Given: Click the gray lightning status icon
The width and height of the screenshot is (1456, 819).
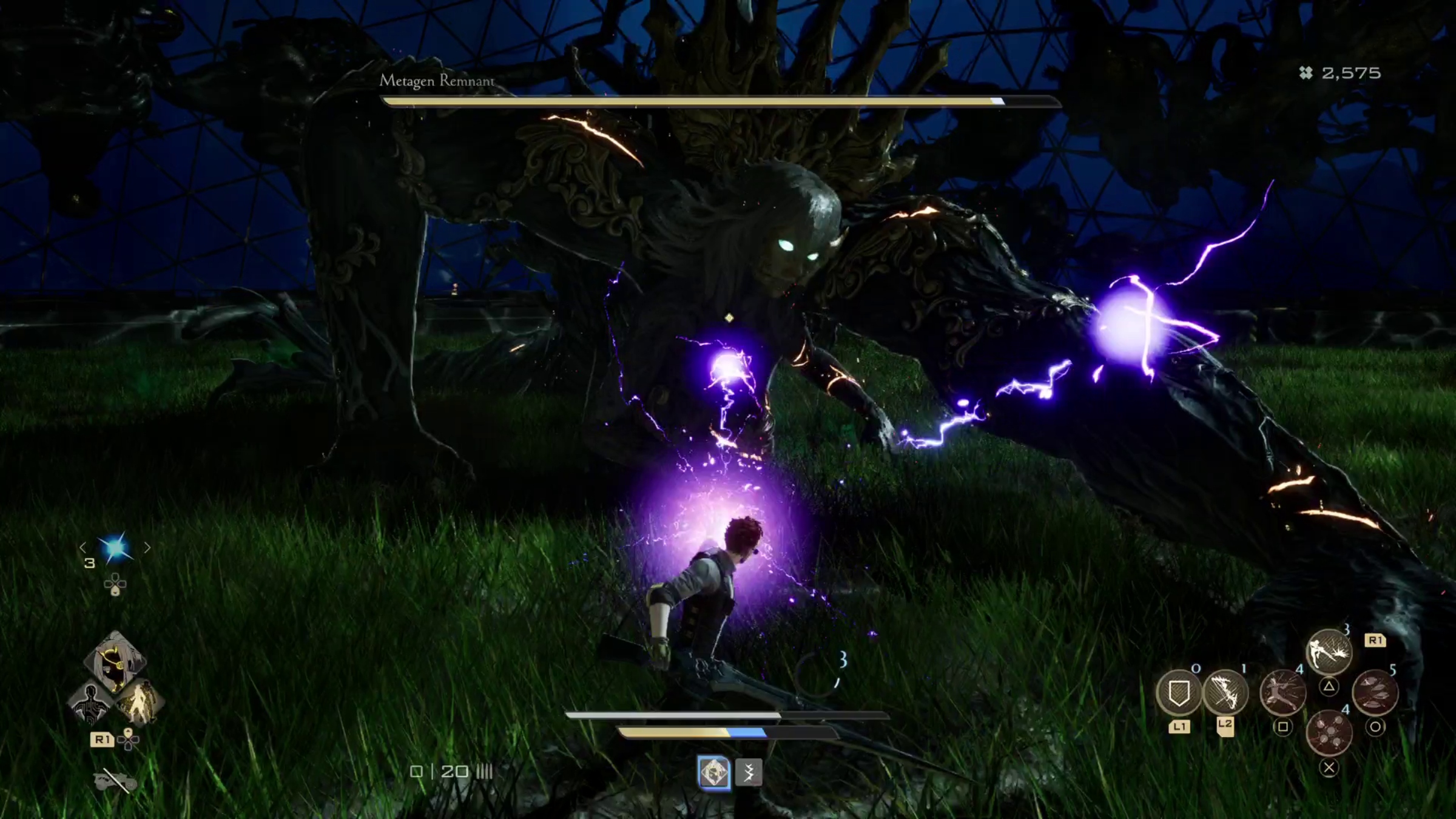Looking at the screenshot, I should (749, 773).
